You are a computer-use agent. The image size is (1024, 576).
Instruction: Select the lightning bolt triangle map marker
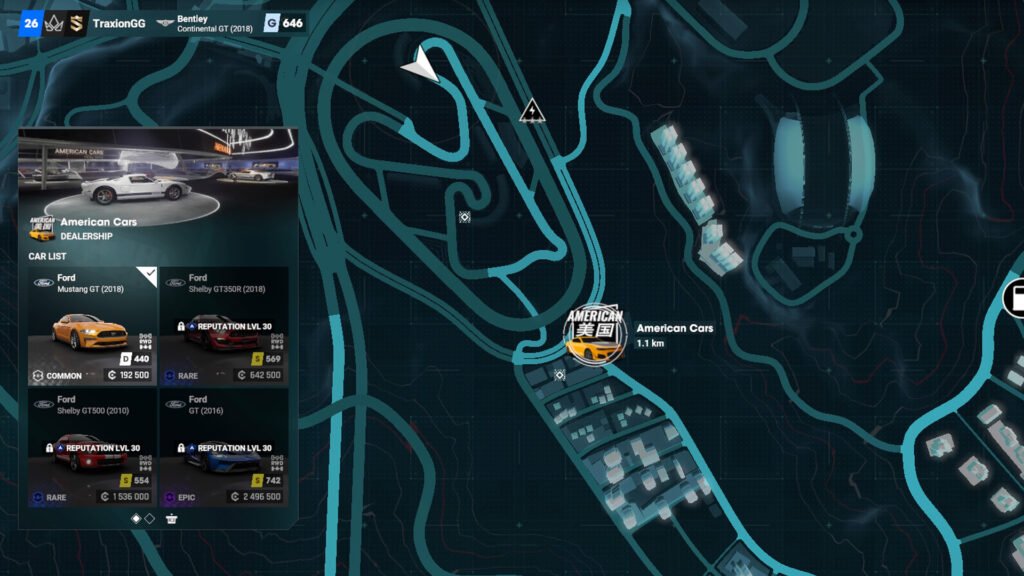click(x=533, y=111)
